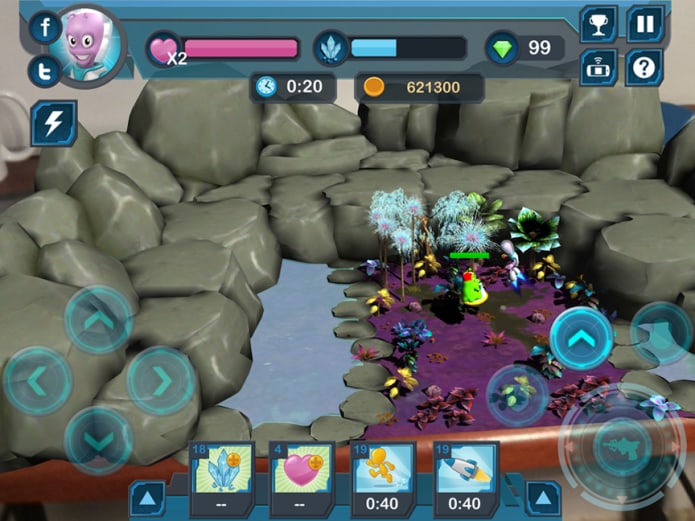Move using the left arrow pad button
Viewport: 695px width, 521px height.
coord(37,380)
